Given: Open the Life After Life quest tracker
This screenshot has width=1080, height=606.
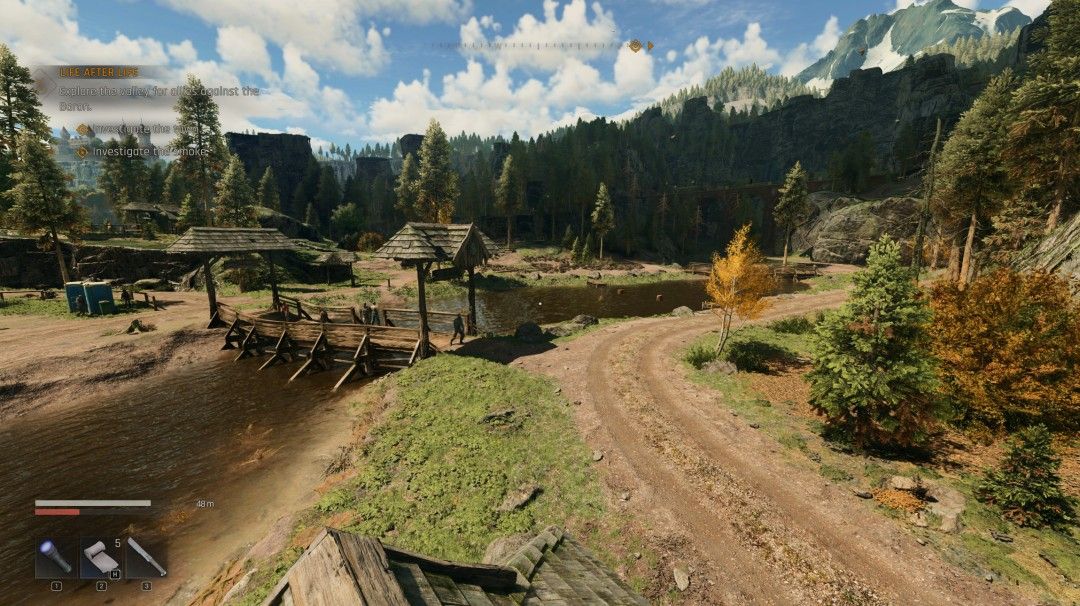Looking at the screenshot, I should (x=99, y=72).
